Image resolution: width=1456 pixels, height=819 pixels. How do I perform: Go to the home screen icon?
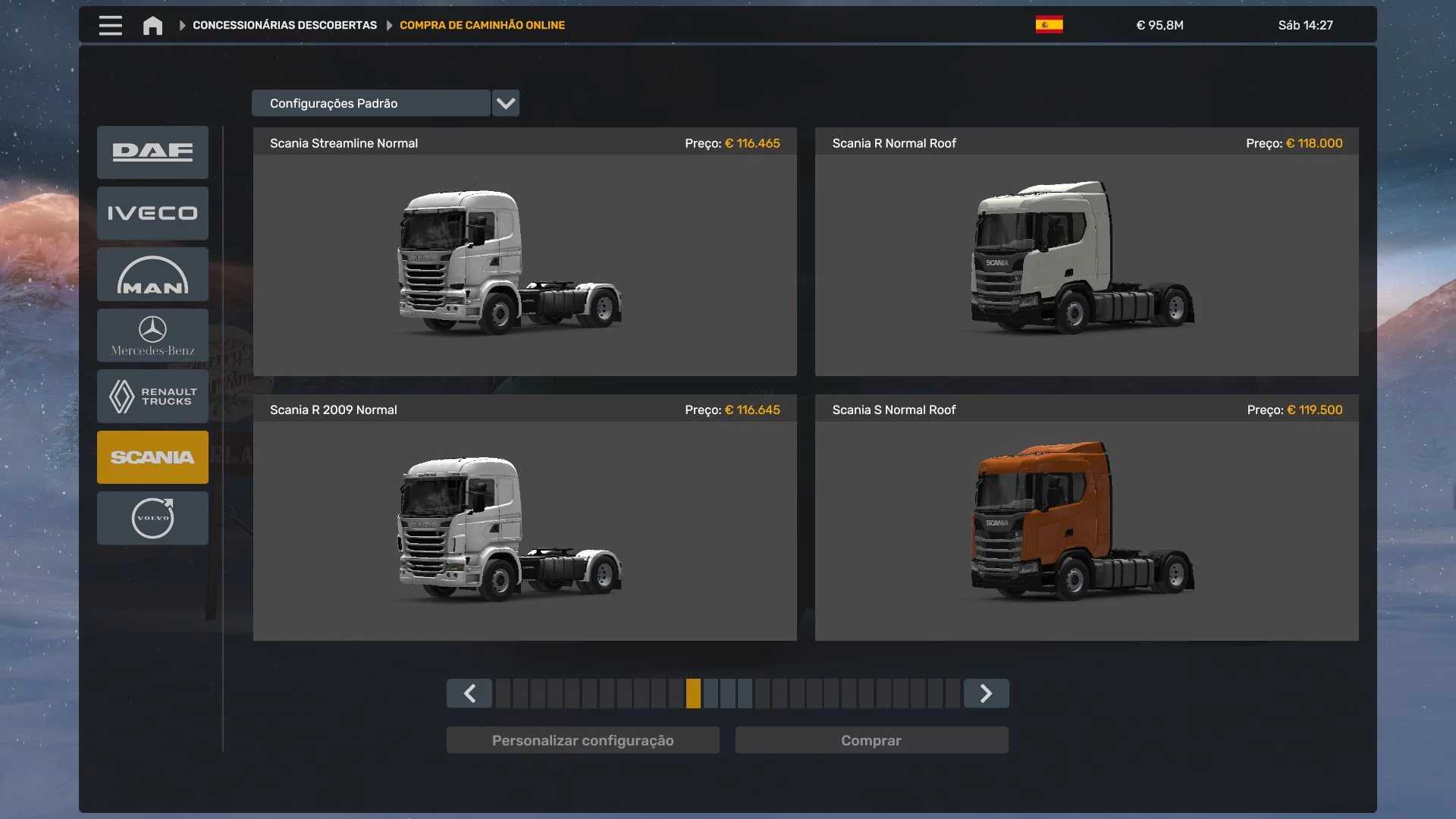(152, 26)
